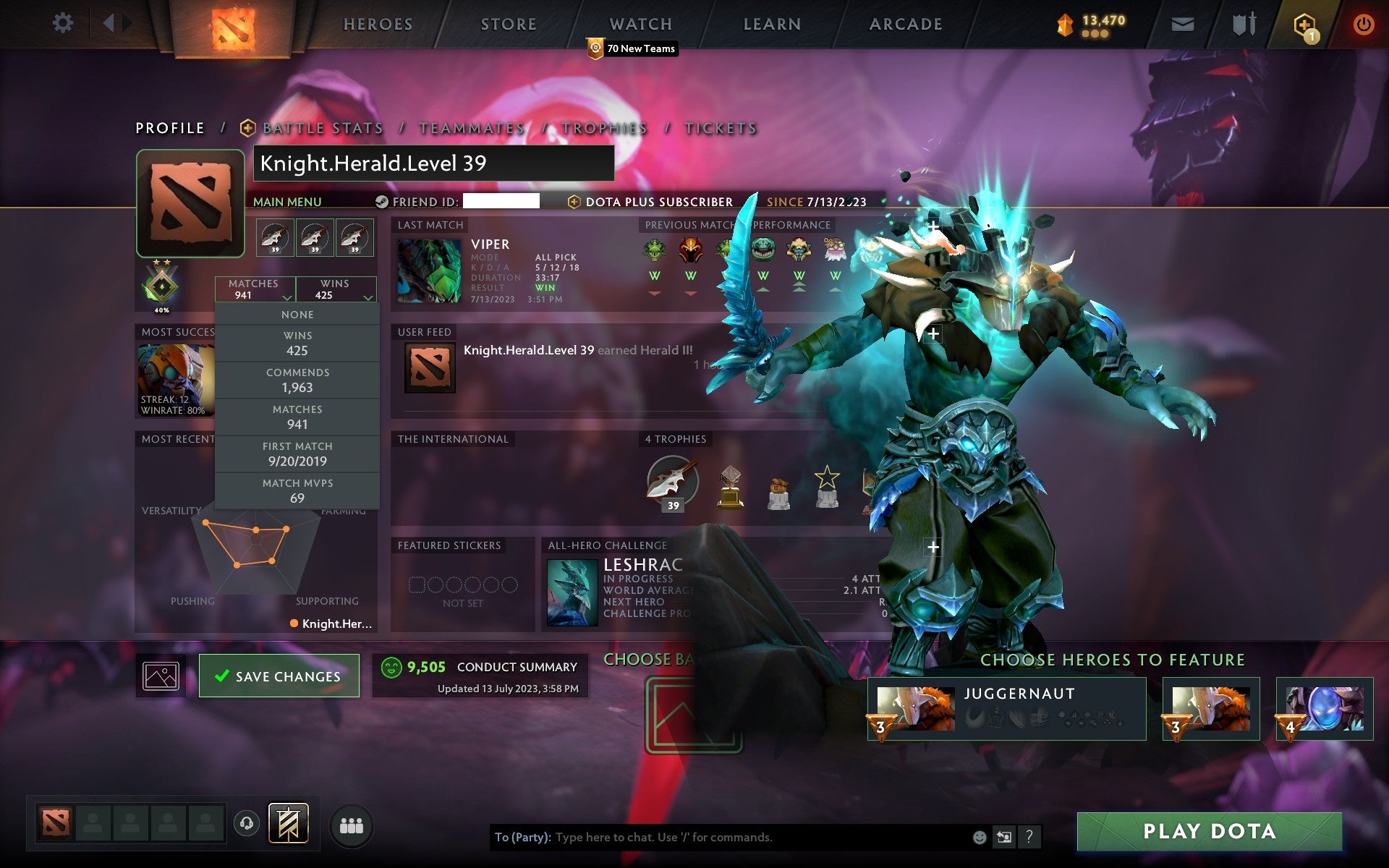Toggle the chat help question mark
Screen dimensions: 1389x868
point(1029,838)
